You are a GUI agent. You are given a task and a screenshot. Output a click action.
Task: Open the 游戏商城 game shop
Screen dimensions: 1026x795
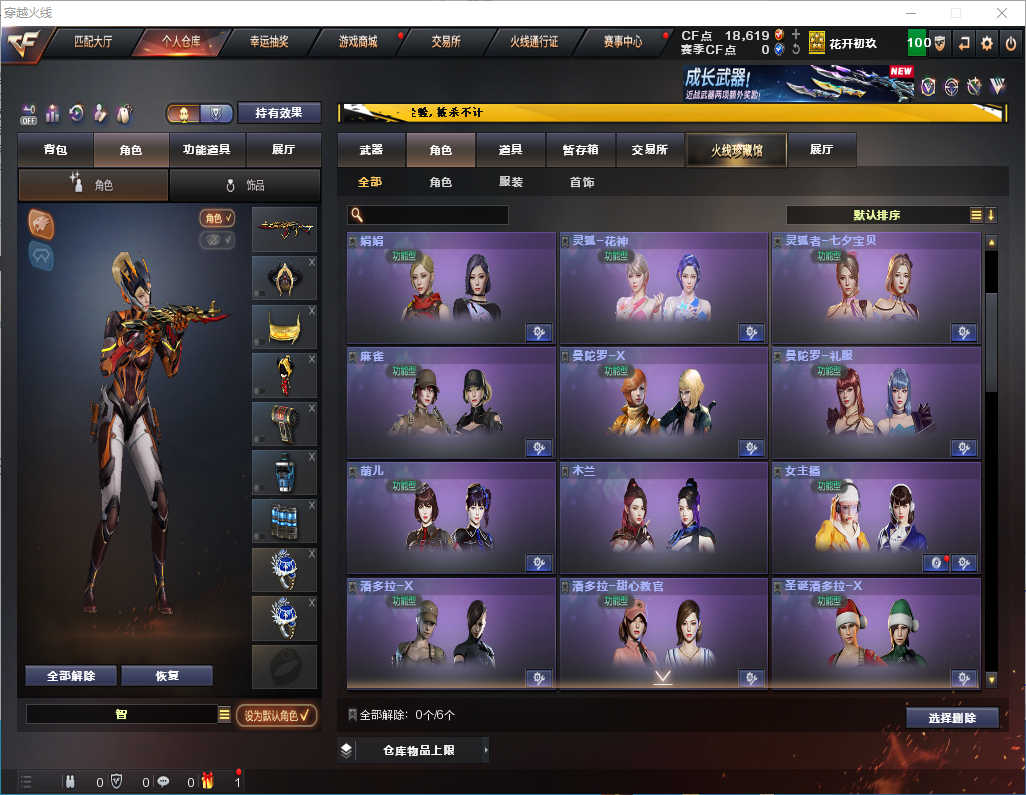point(357,42)
